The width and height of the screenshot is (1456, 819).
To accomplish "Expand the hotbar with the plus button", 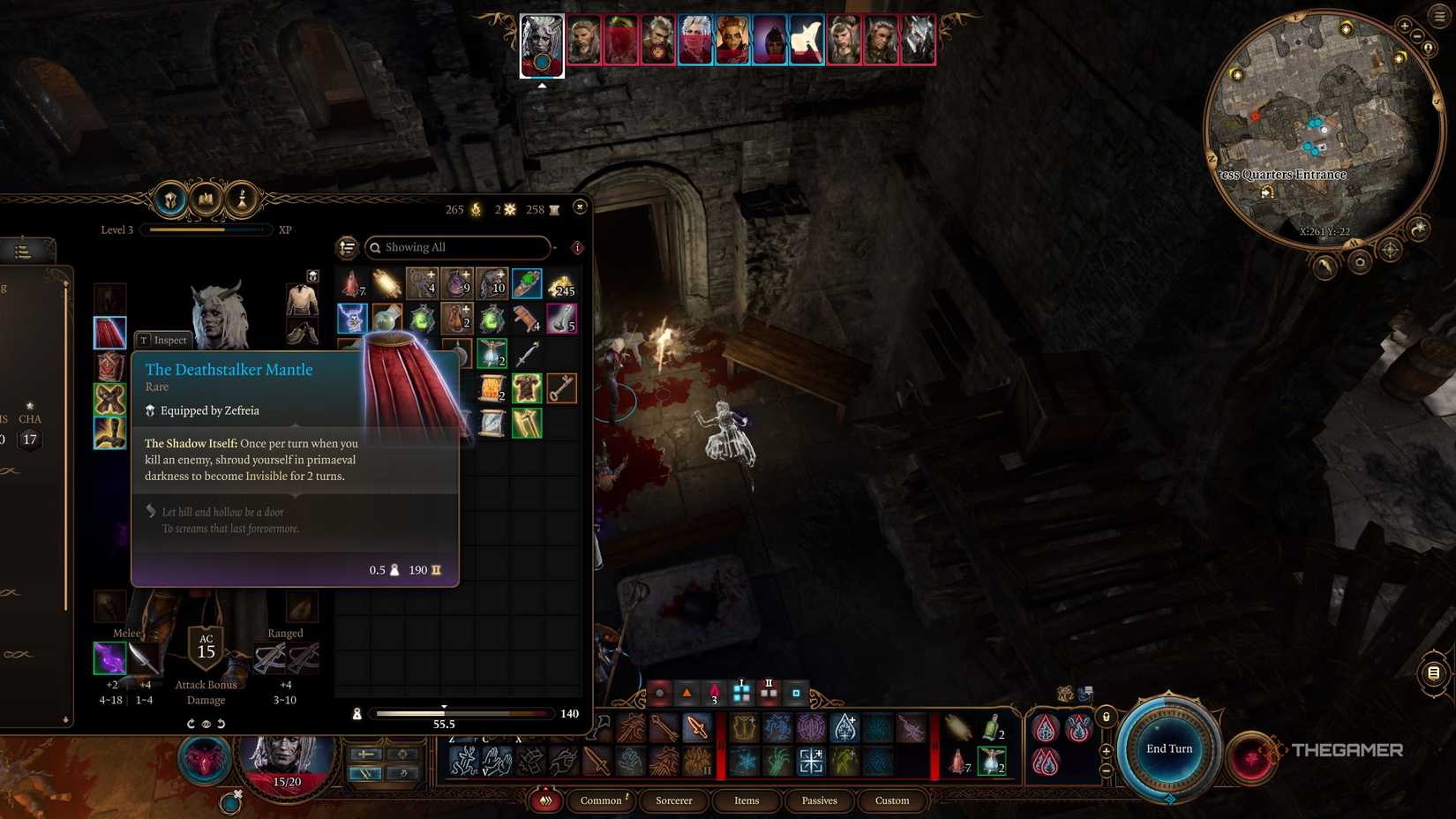I will click(x=1106, y=751).
